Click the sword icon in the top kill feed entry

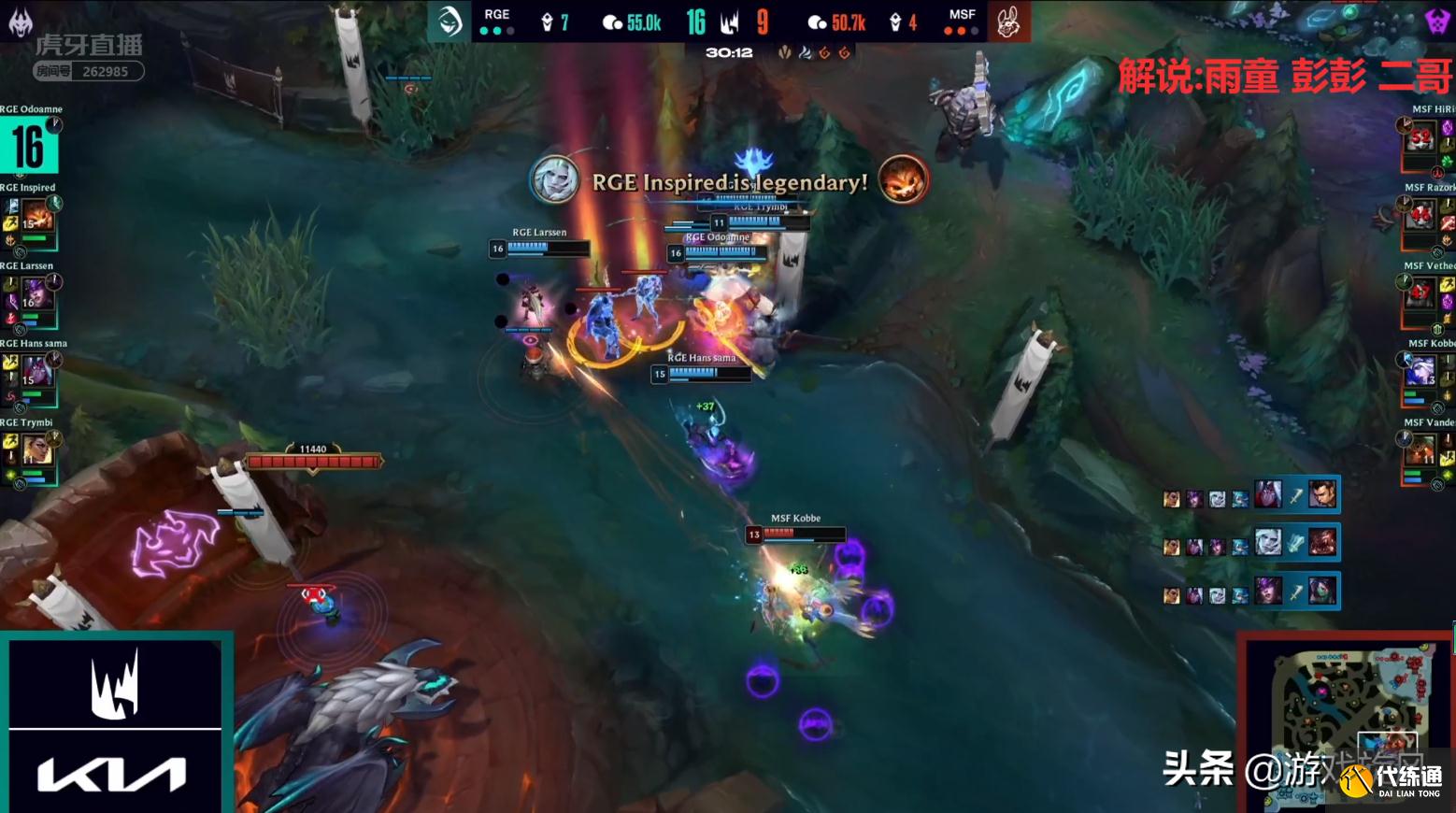[1295, 495]
